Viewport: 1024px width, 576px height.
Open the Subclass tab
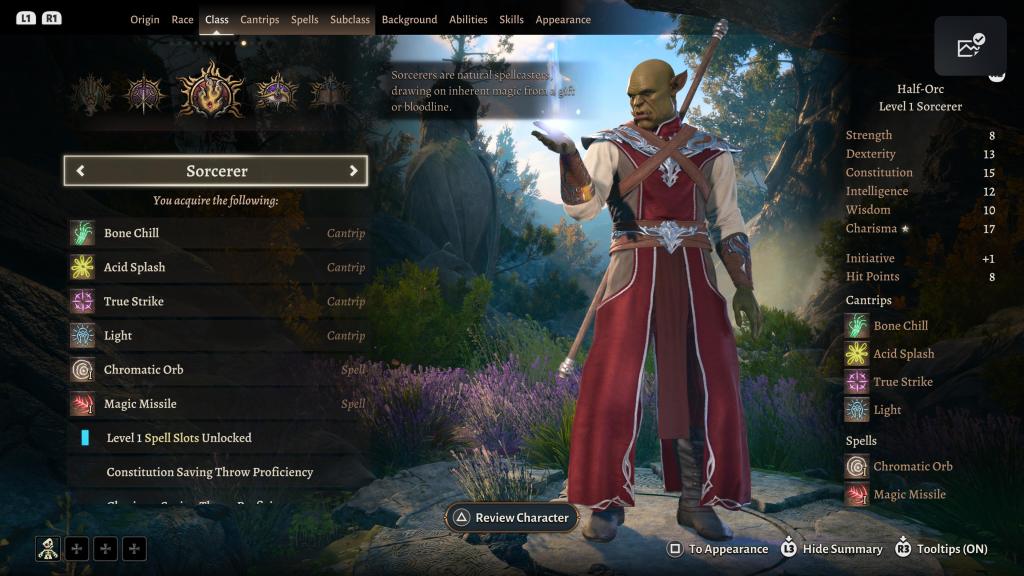350,20
